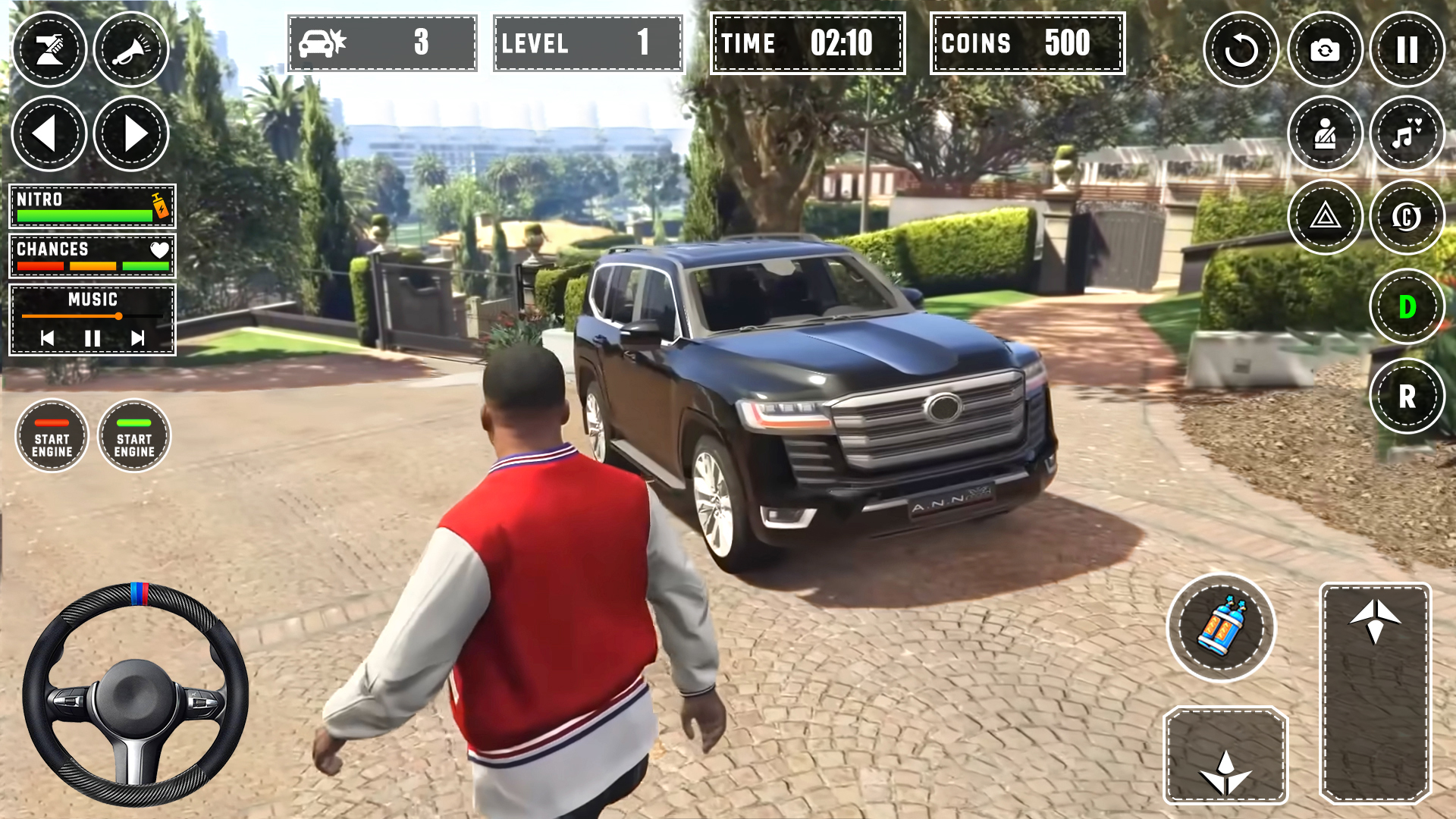This screenshot has width=1456, height=819.
Task: Use the nitro canister boost button
Action: coord(1221,628)
